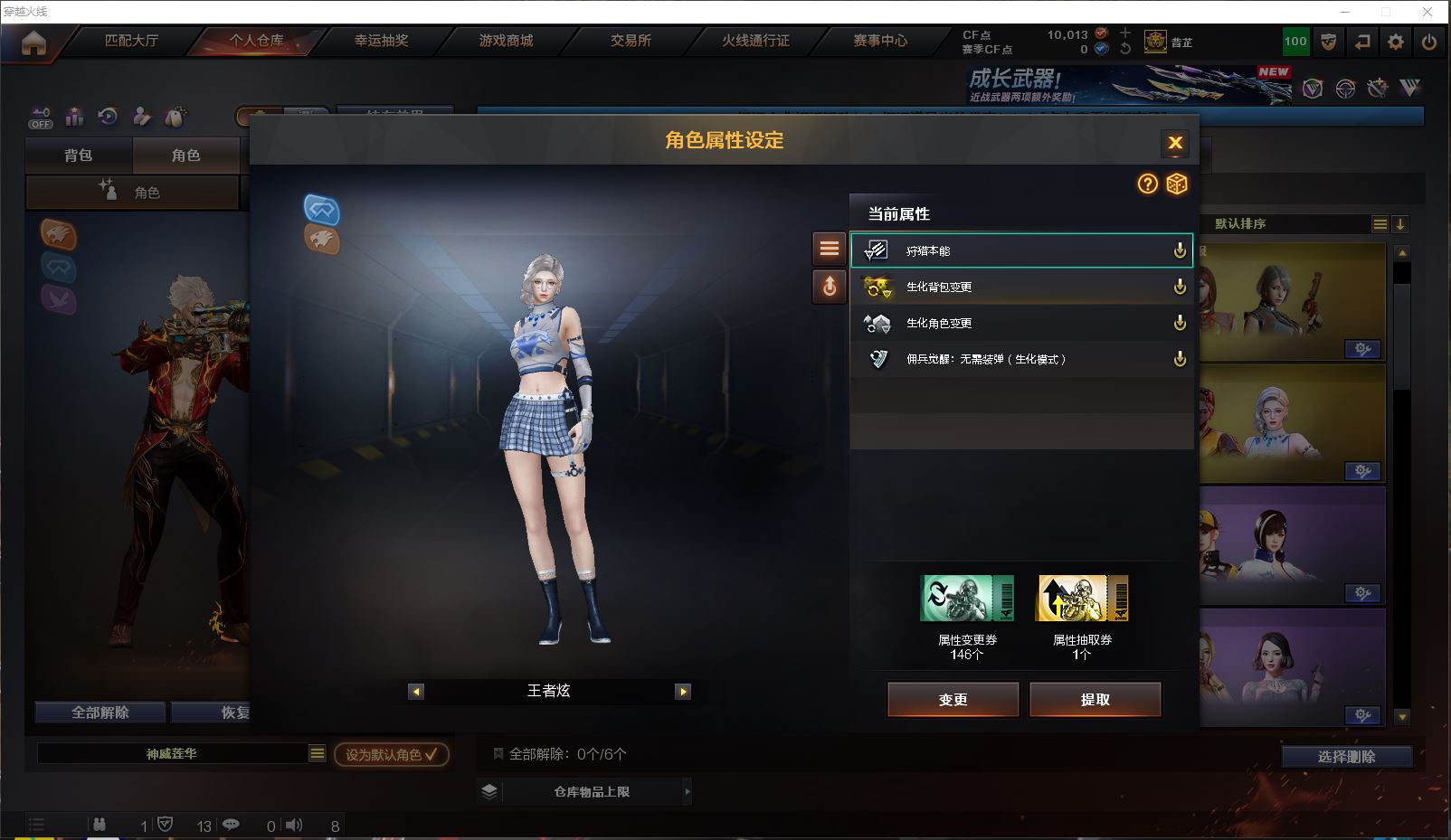
Task: Select the 属性变更券 ticket
Action: (x=966, y=599)
